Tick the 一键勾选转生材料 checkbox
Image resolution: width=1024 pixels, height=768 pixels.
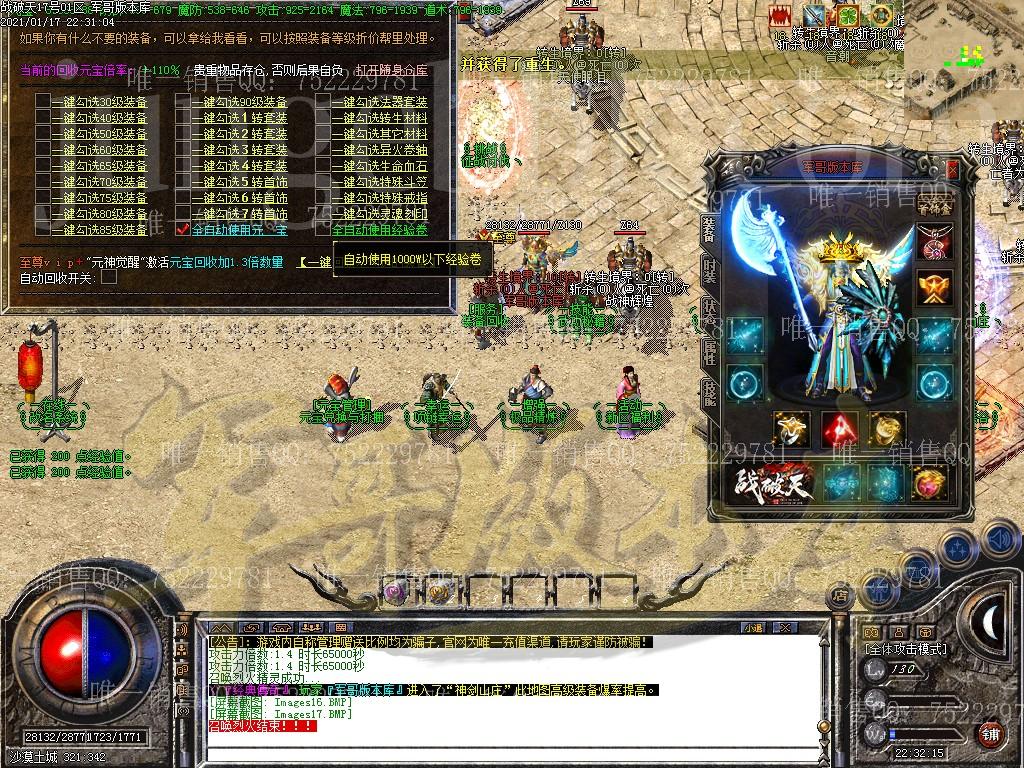322,118
